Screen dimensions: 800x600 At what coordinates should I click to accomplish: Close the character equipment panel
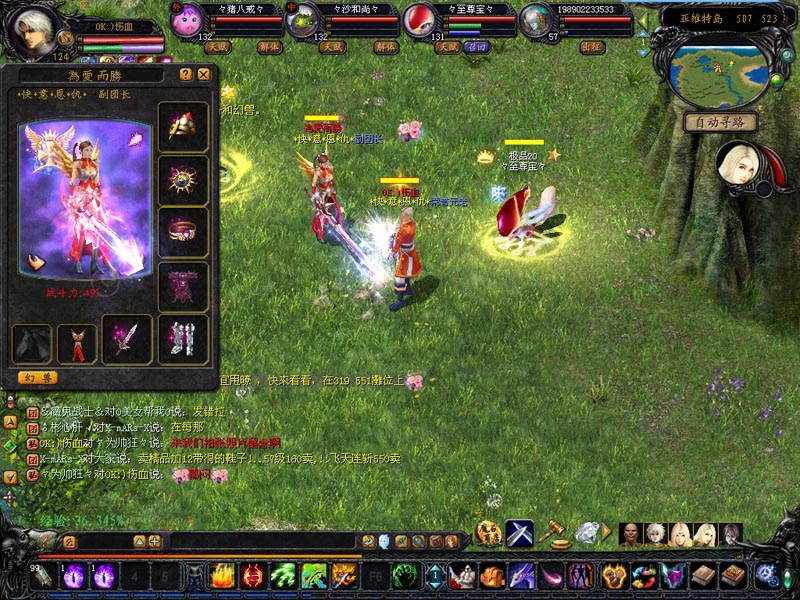(x=204, y=74)
